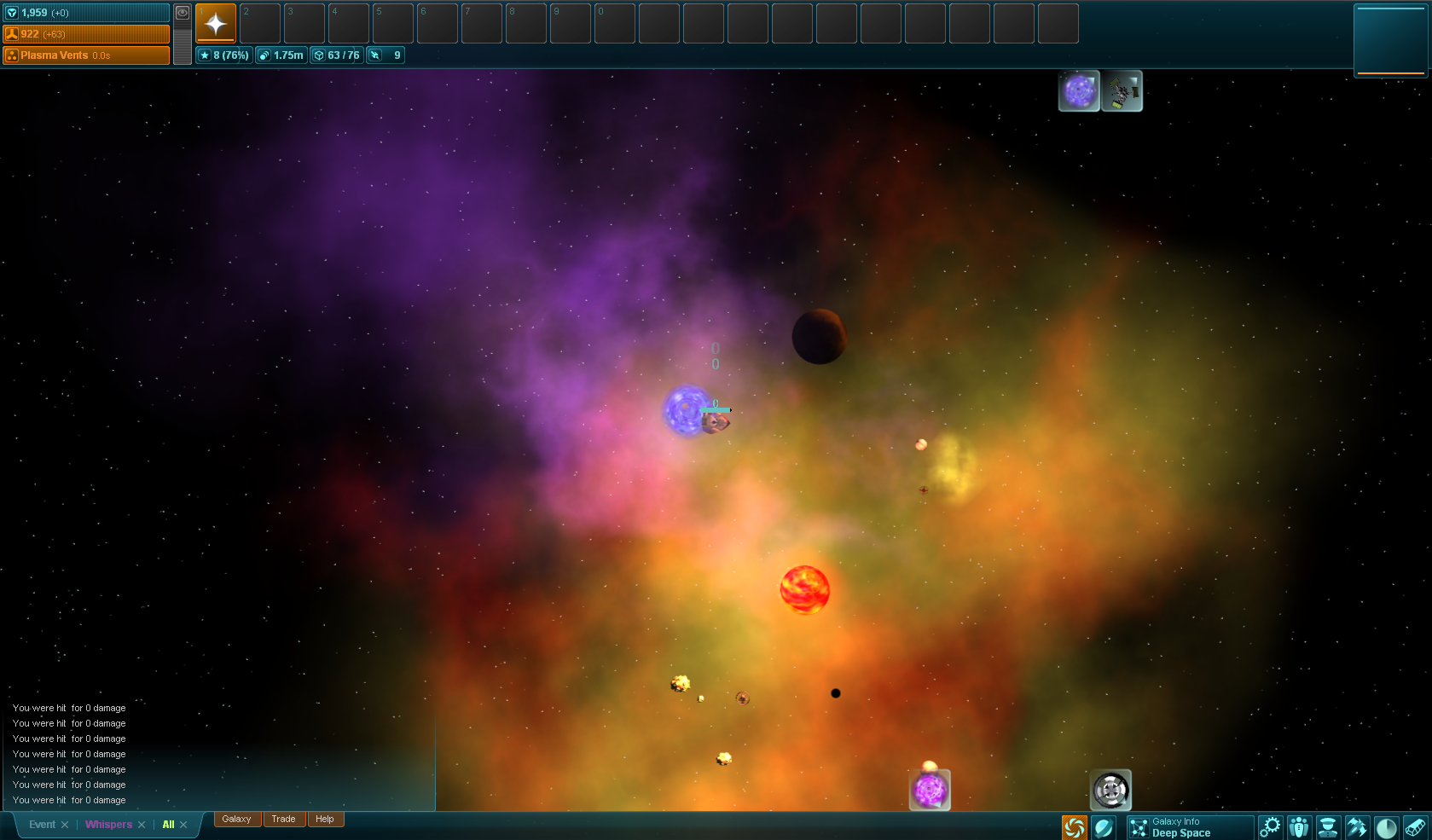Open the Help chat channel

(325, 820)
